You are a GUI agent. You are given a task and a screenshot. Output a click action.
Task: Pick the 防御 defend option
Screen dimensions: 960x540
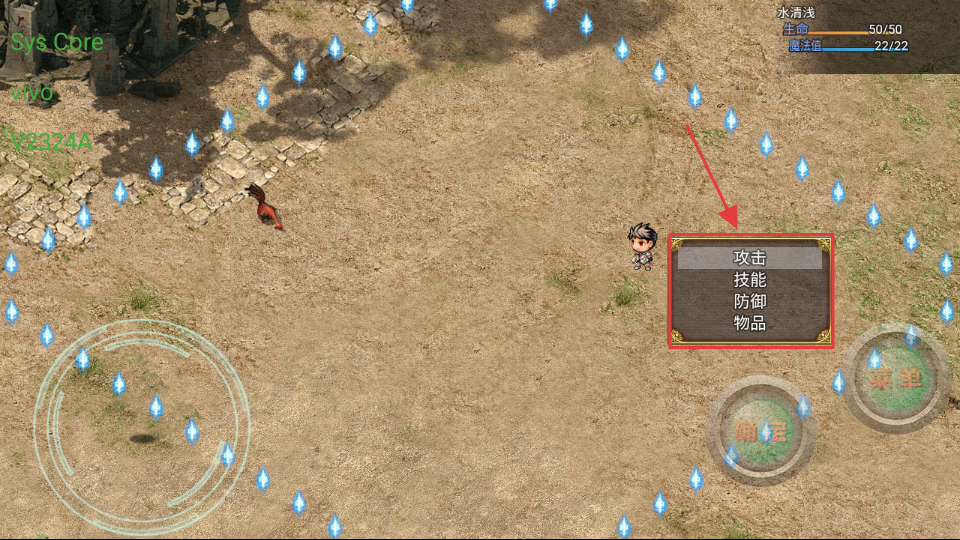(x=750, y=301)
